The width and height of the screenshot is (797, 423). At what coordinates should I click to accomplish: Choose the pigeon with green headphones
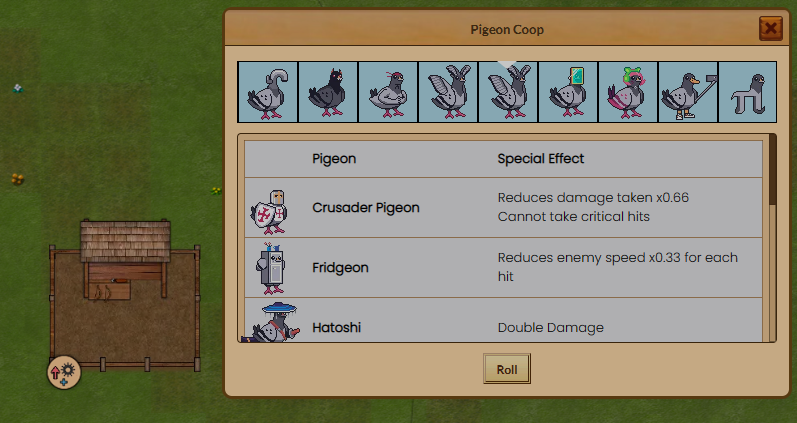pos(627,92)
